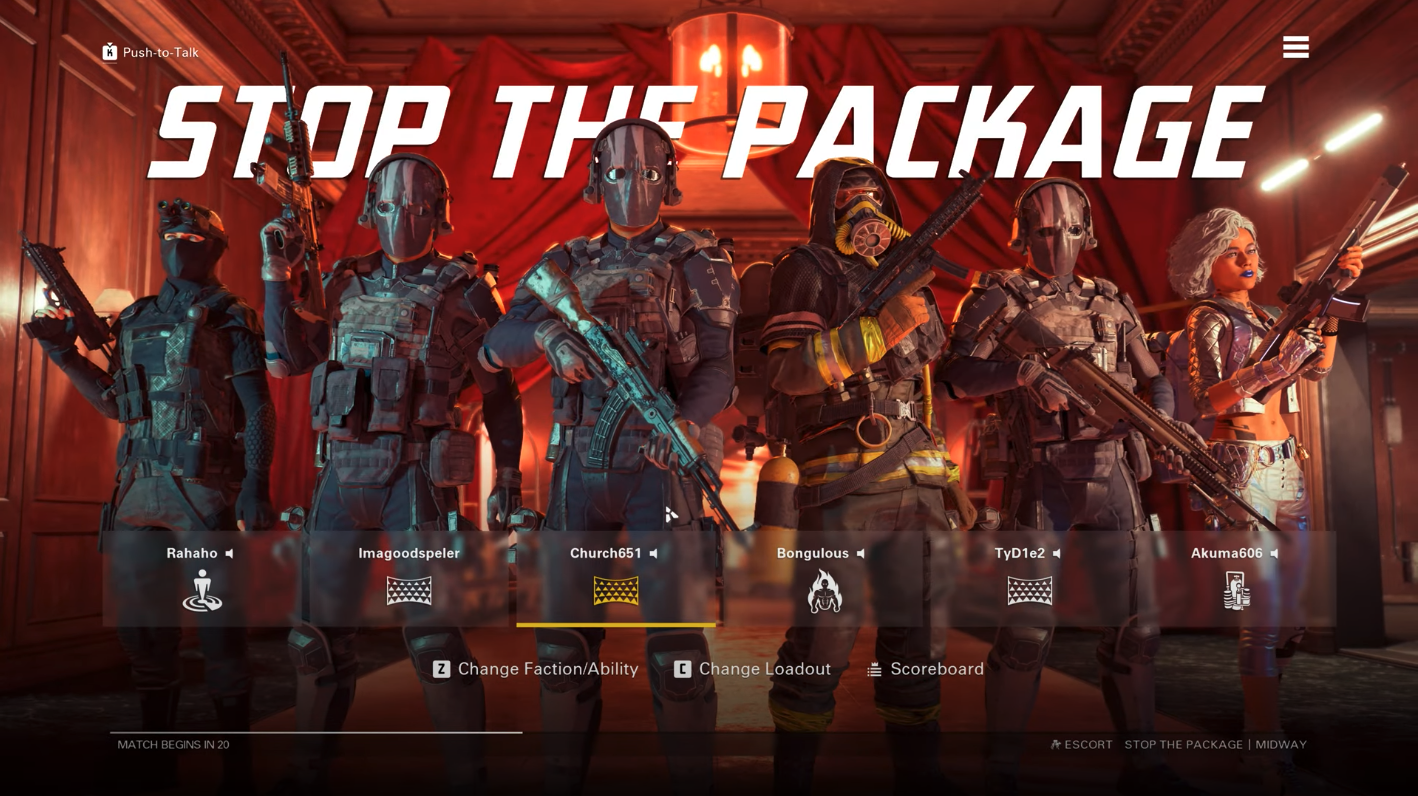Click Akuma606's cash stack ability icon
Image resolution: width=1418 pixels, height=796 pixels.
coord(1237,591)
